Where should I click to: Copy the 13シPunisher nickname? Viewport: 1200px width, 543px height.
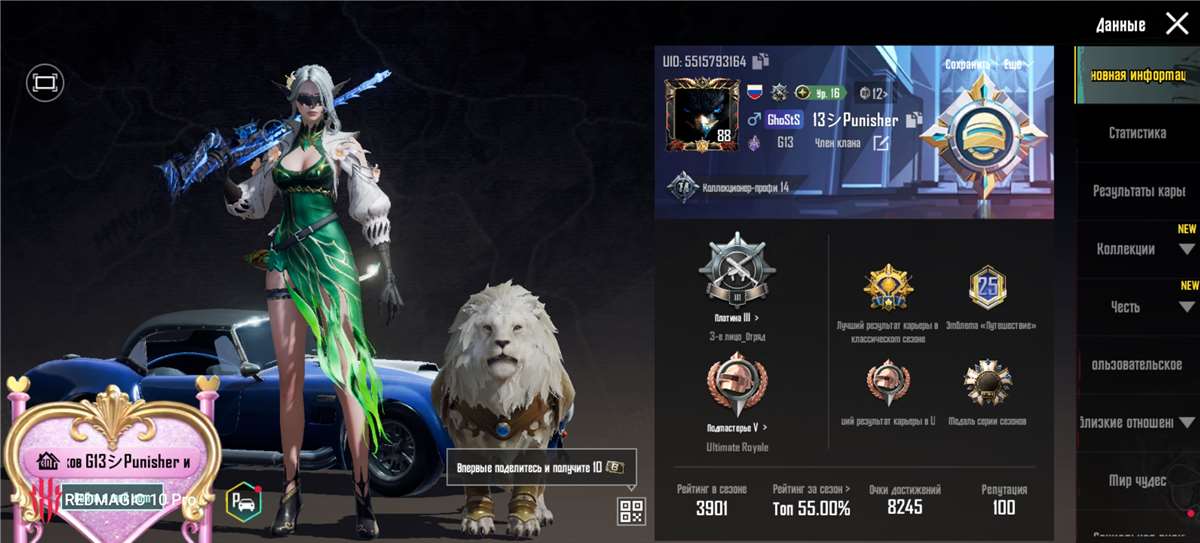[x=913, y=120]
